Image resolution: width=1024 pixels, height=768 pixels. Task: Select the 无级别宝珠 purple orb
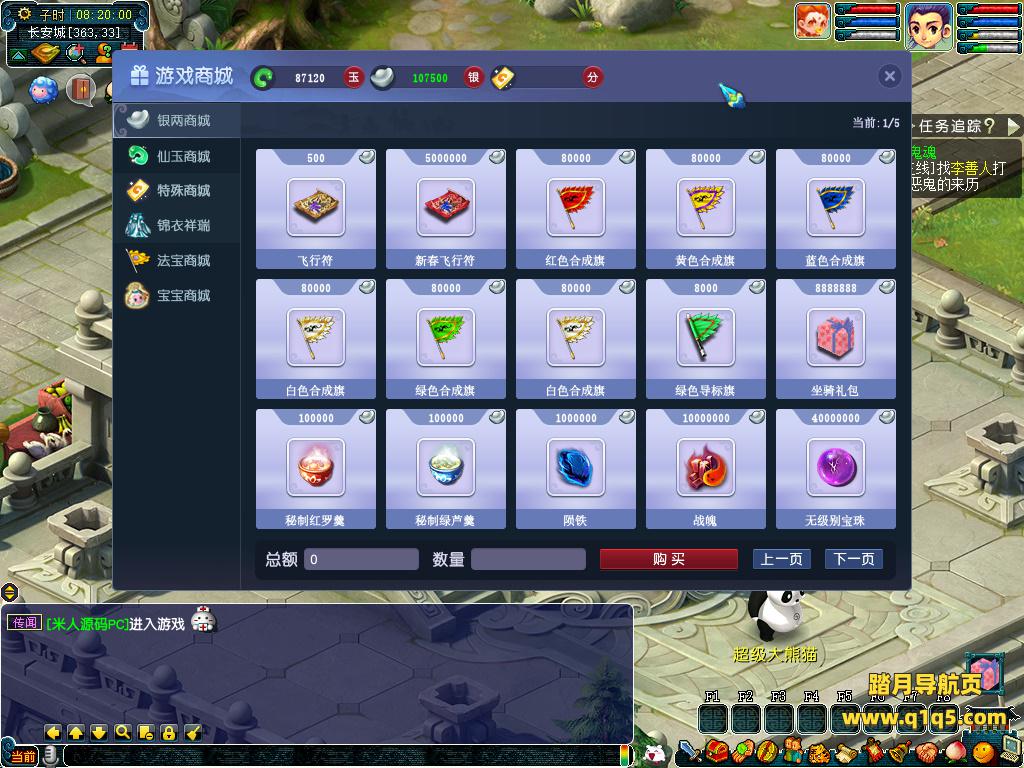tap(836, 468)
